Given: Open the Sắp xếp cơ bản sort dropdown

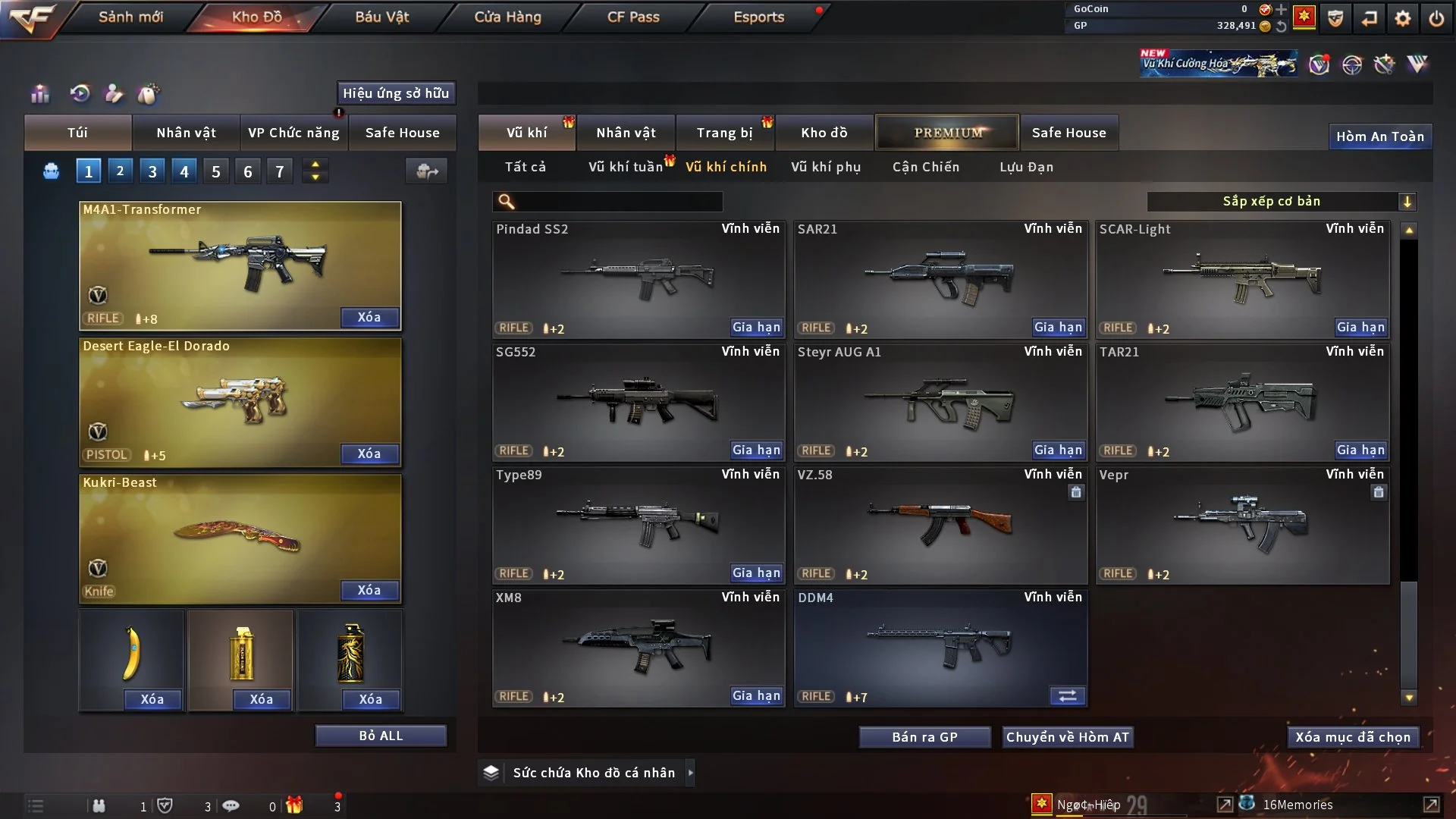Looking at the screenshot, I should coord(1281,201).
